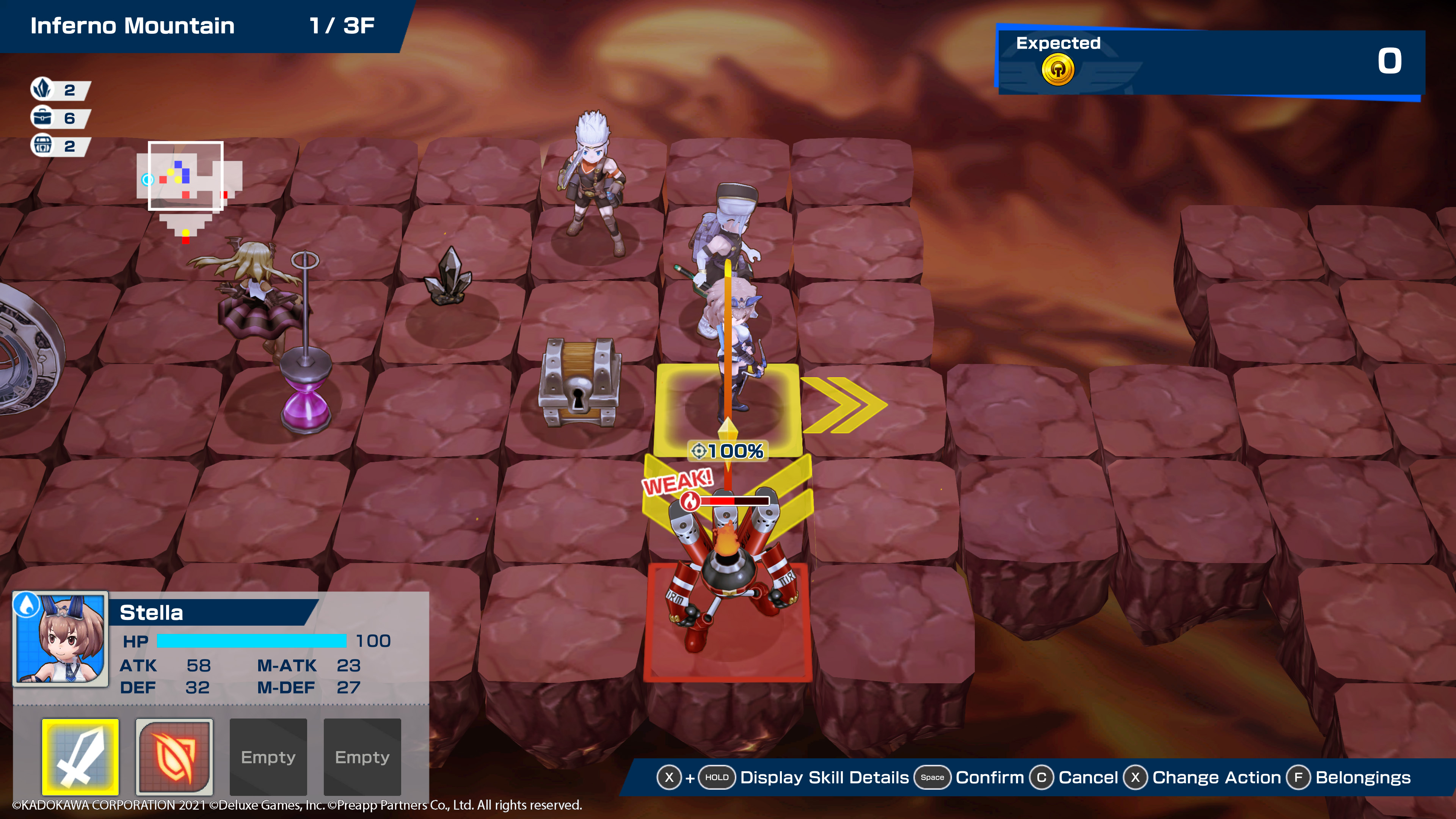Open Belongings from the bottom bar
Screen dimensions: 1456x819
pyautogui.click(x=1362, y=778)
